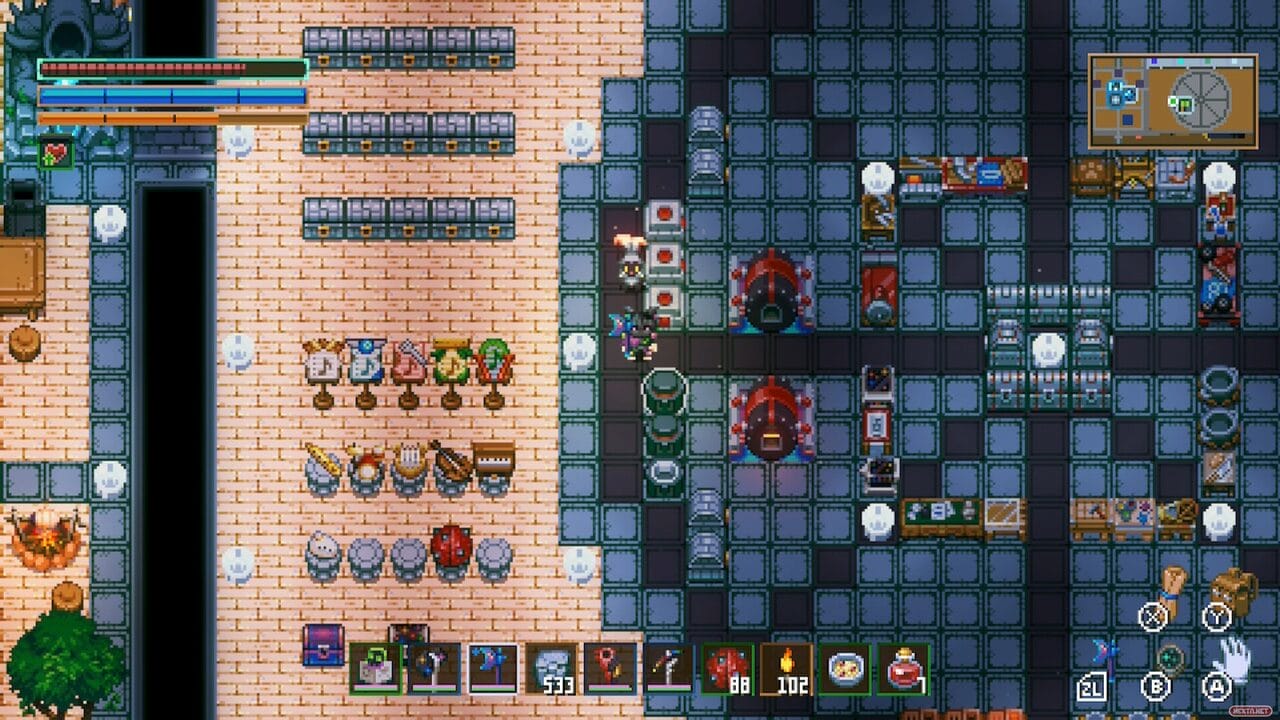Pick the red item stack of 88

point(728,668)
